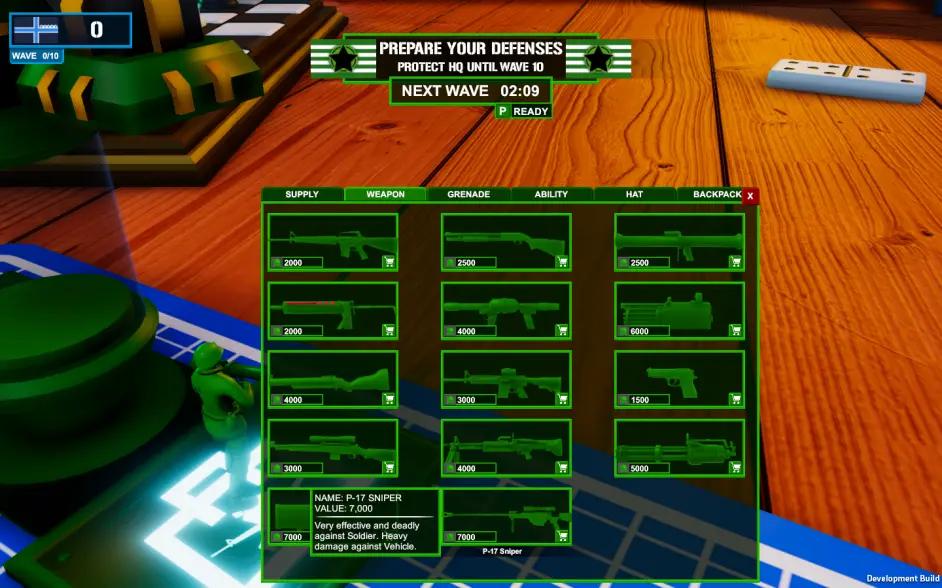Image resolution: width=942 pixels, height=588 pixels.
Task: Choose the rocket launcher tube weapon
Action: (678, 238)
